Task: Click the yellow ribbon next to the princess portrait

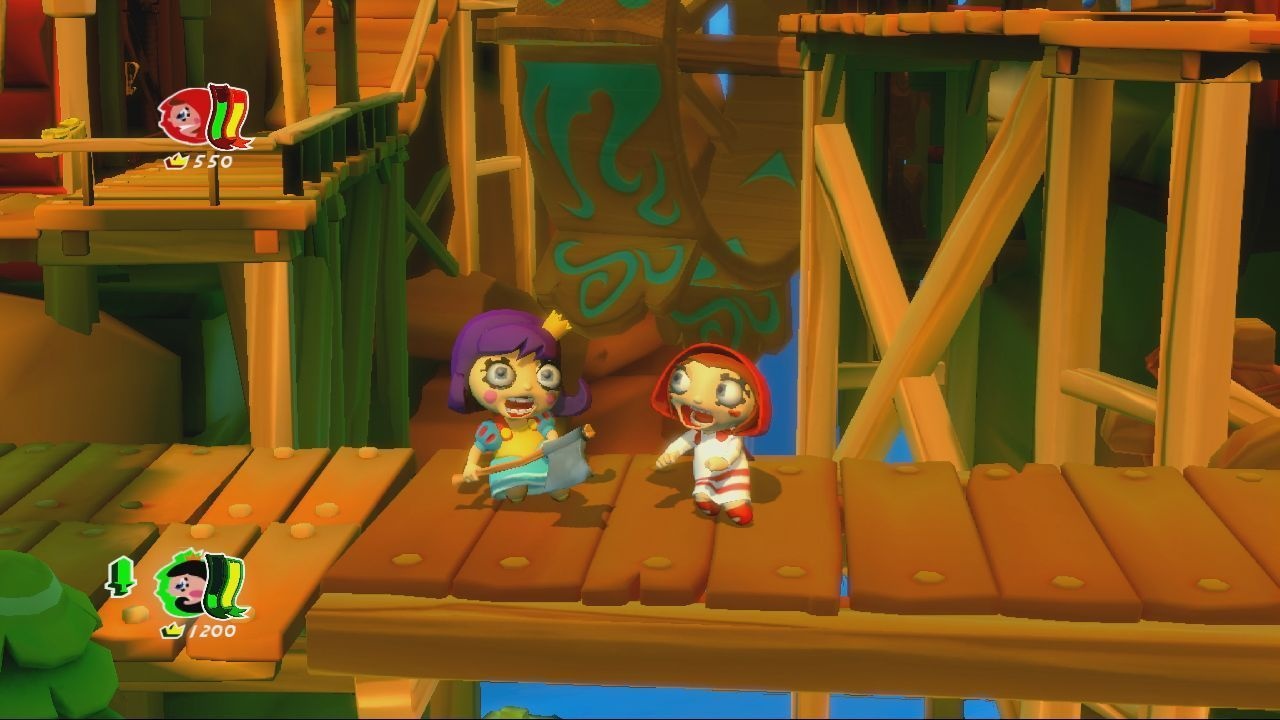Action: pyautogui.click(x=232, y=582)
